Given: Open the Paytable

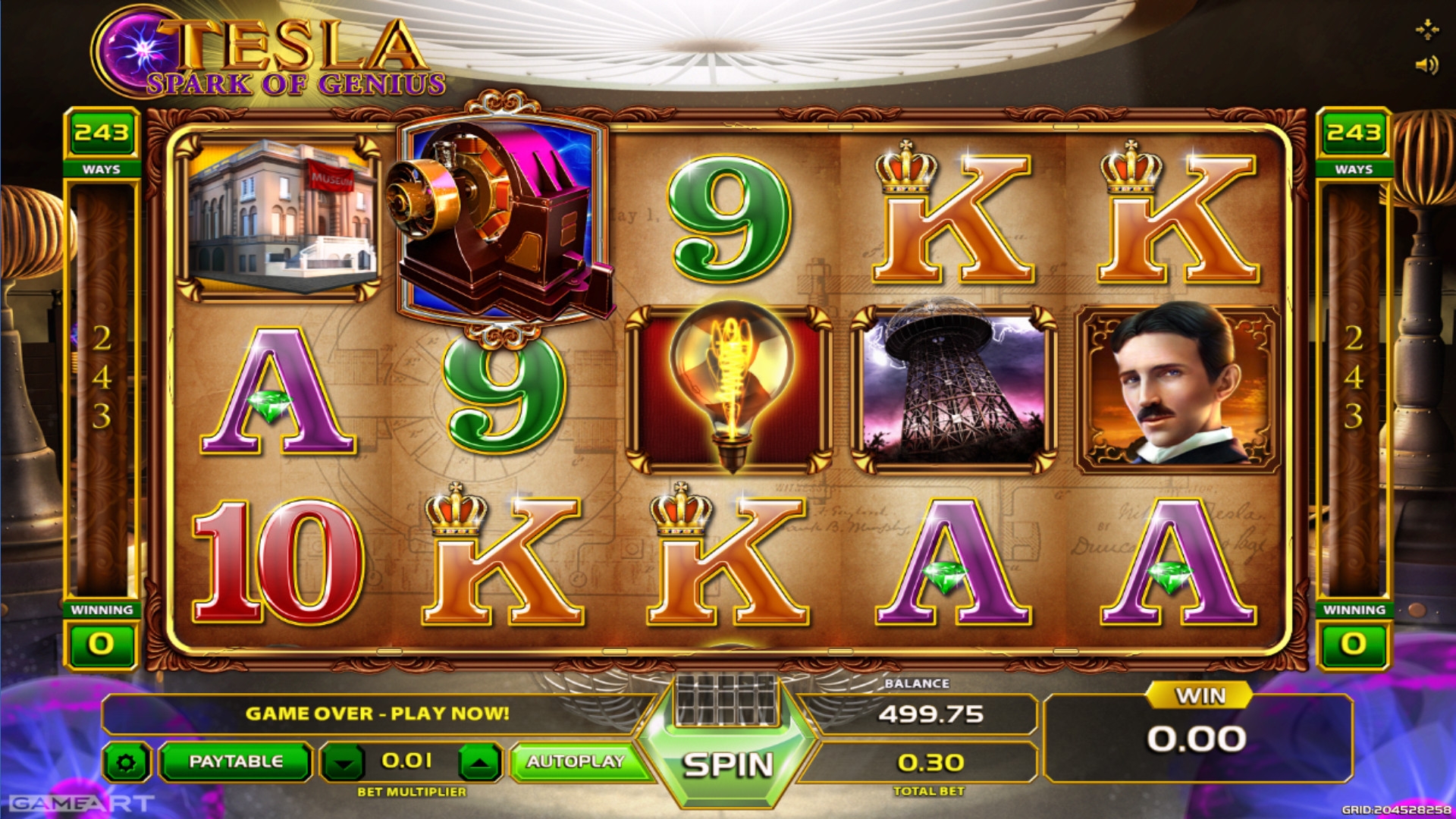Looking at the screenshot, I should click(x=235, y=761).
